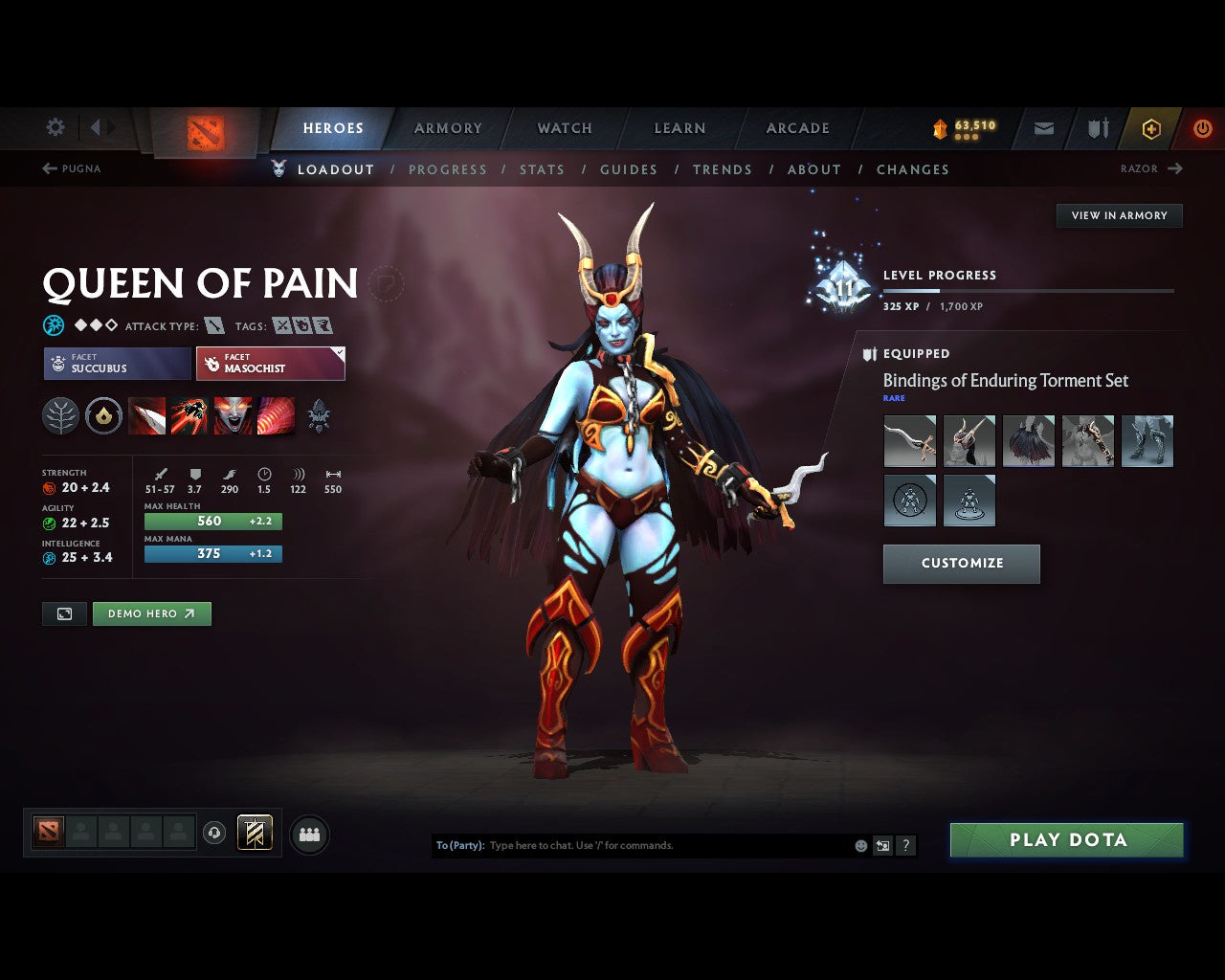Click VIEW IN ARMORY

pyautogui.click(x=1118, y=215)
